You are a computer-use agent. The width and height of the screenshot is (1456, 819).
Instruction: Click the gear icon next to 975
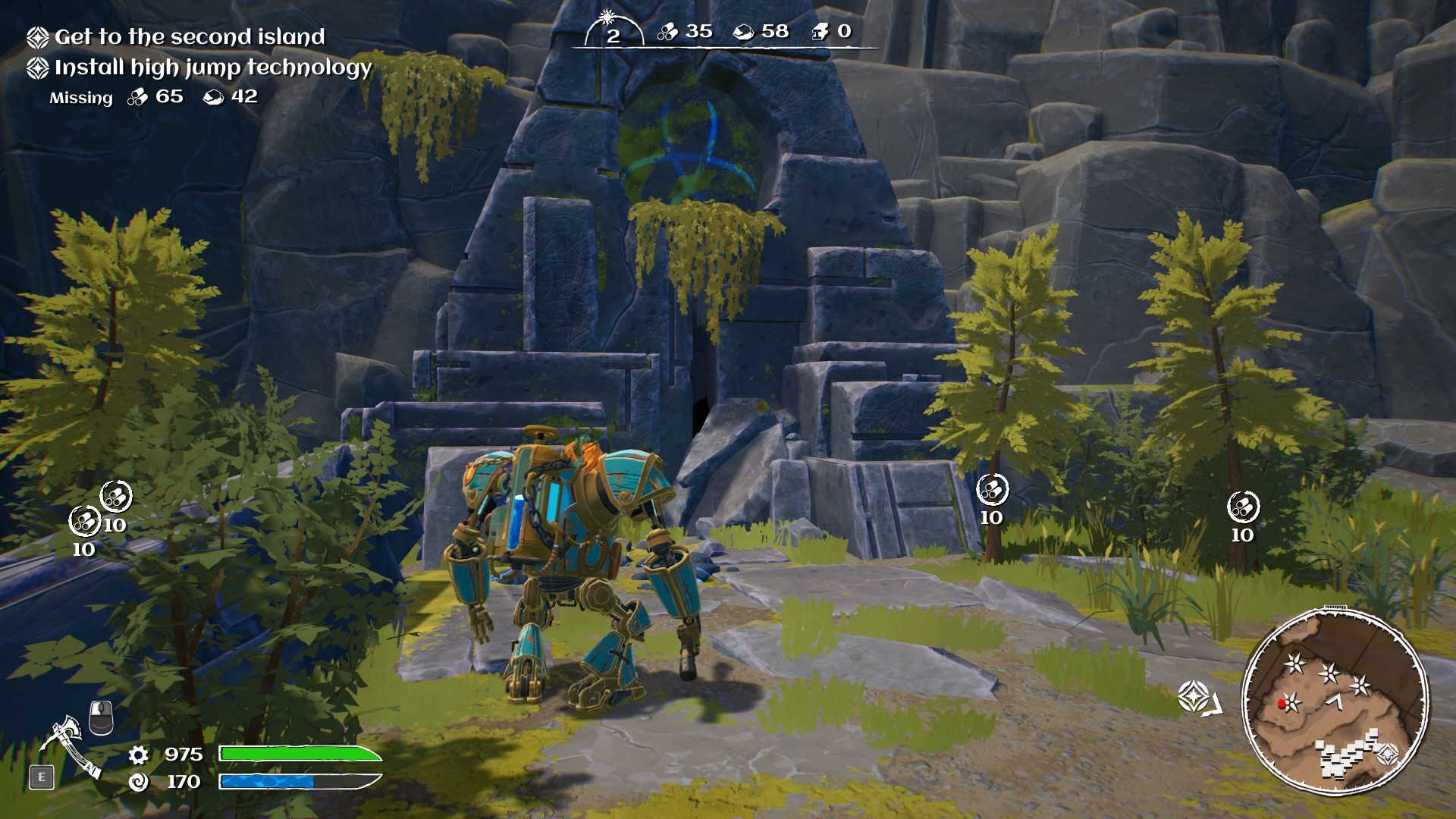[x=137, y=755]
